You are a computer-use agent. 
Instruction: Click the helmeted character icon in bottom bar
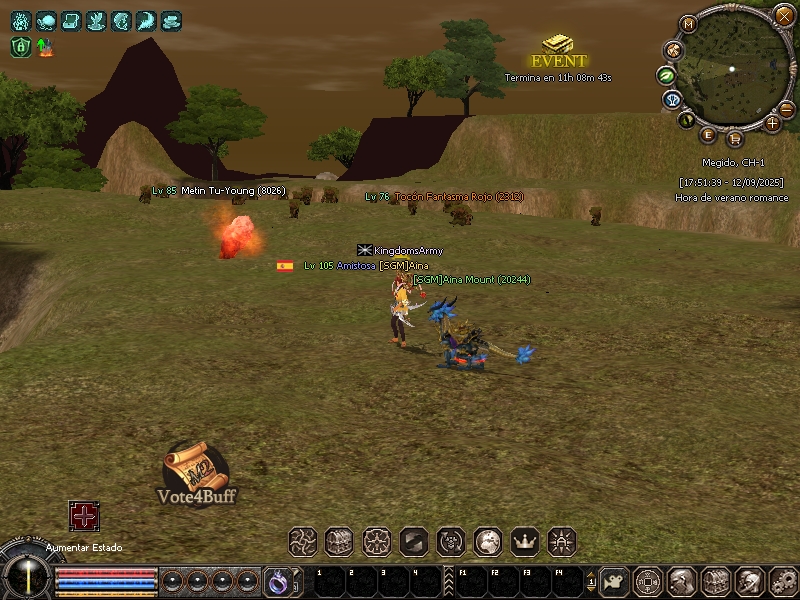[683, 580]
